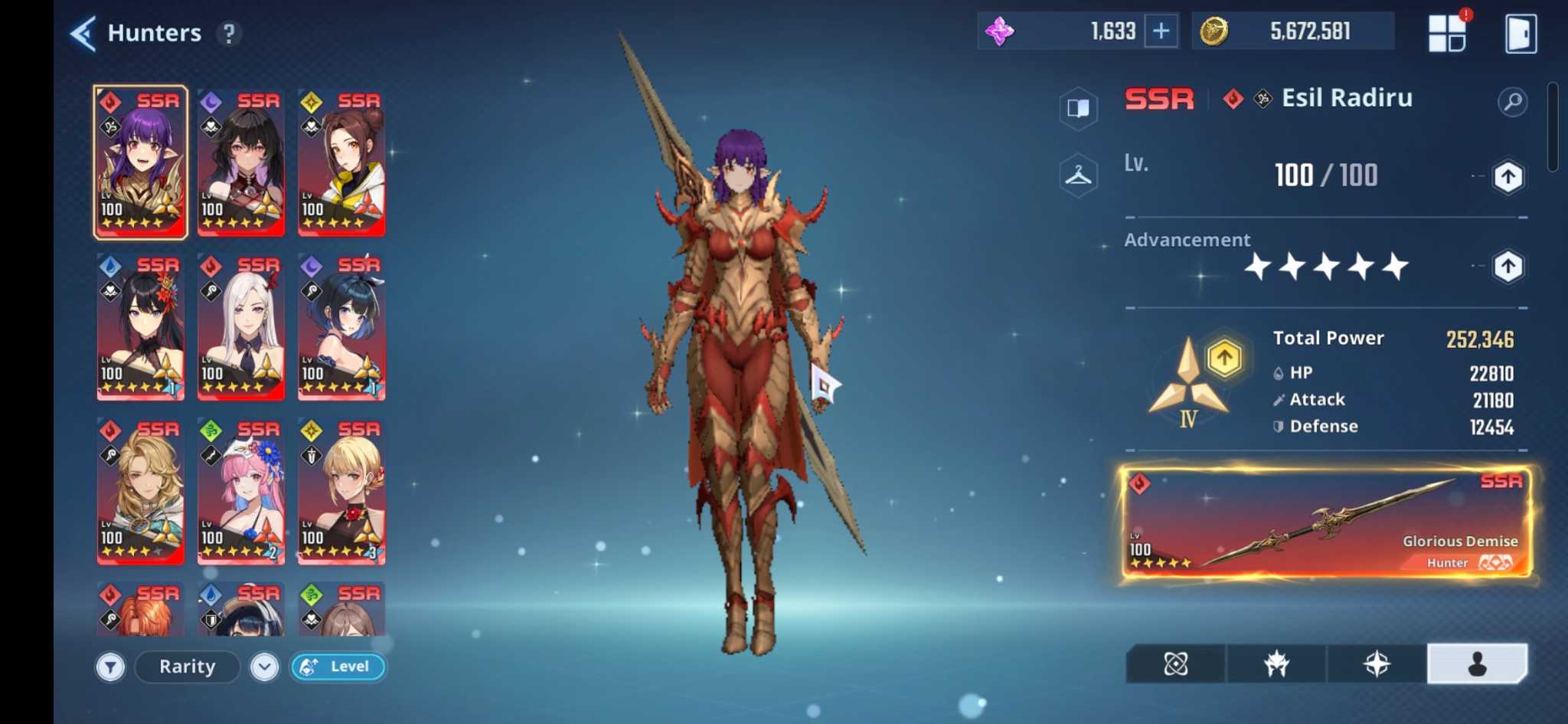Open the grid main menu icon
Image resolution: width=1568 pixels, height=724 pixels.
[x=1447, y=34]
